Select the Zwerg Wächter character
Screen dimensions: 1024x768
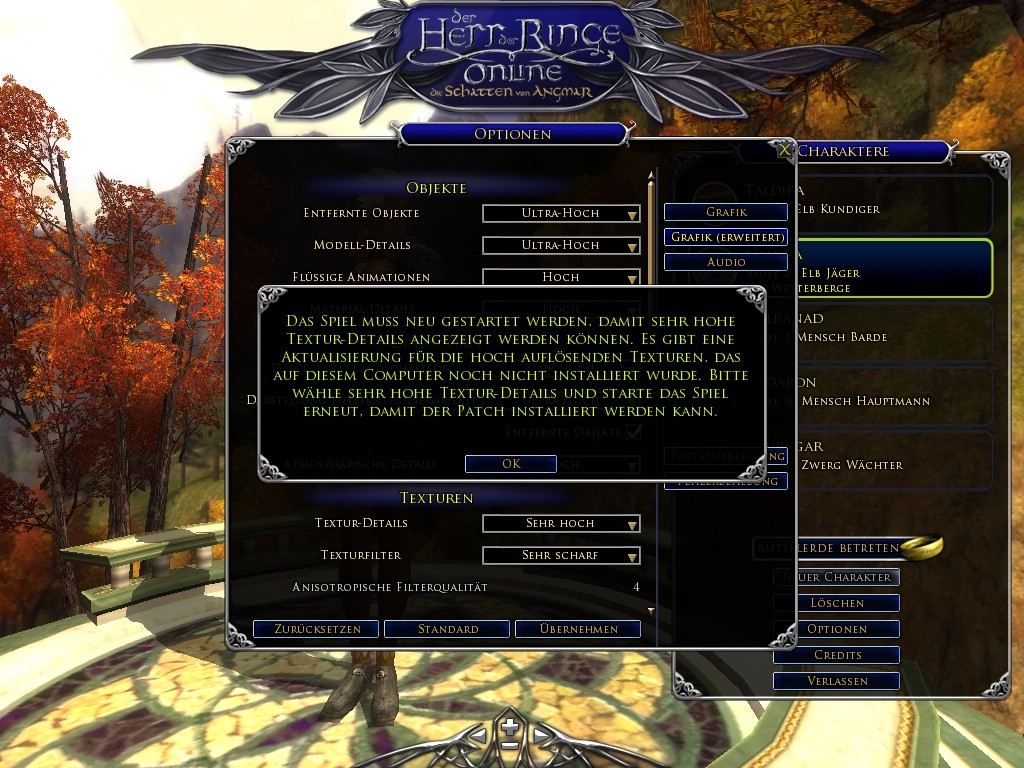tap(880, 456)
